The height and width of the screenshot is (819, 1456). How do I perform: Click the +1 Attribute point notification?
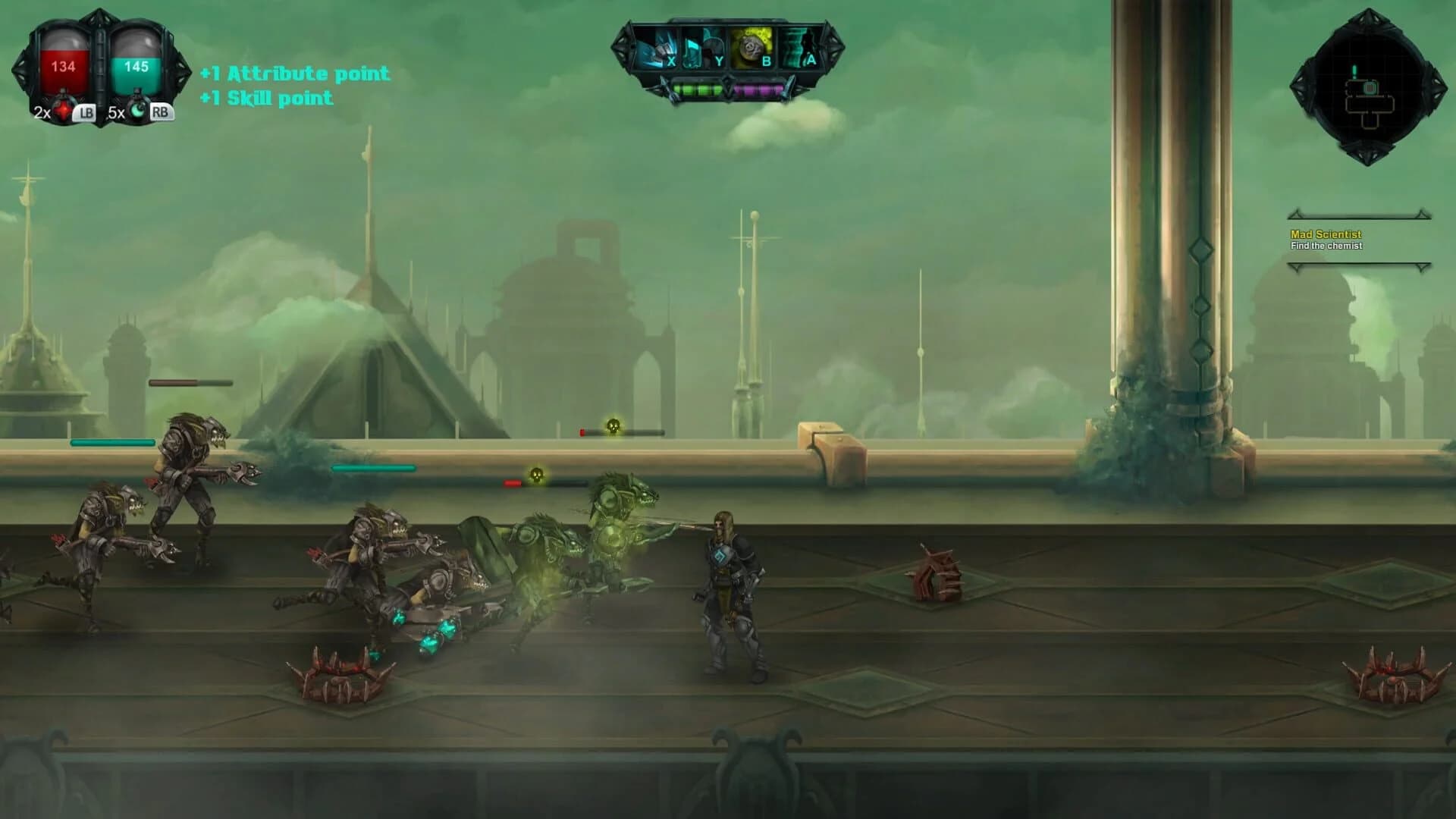click(x=294, y=74)
